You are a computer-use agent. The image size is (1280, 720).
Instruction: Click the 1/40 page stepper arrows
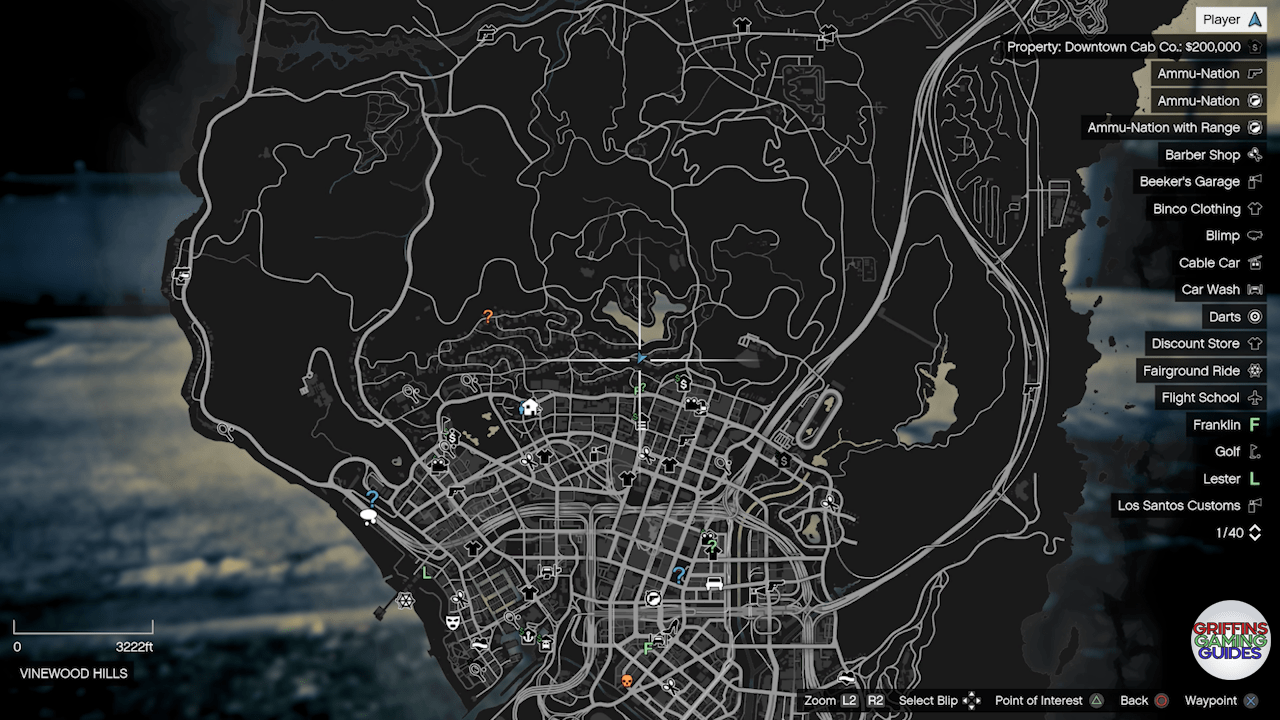click(x=1253, y=532)
